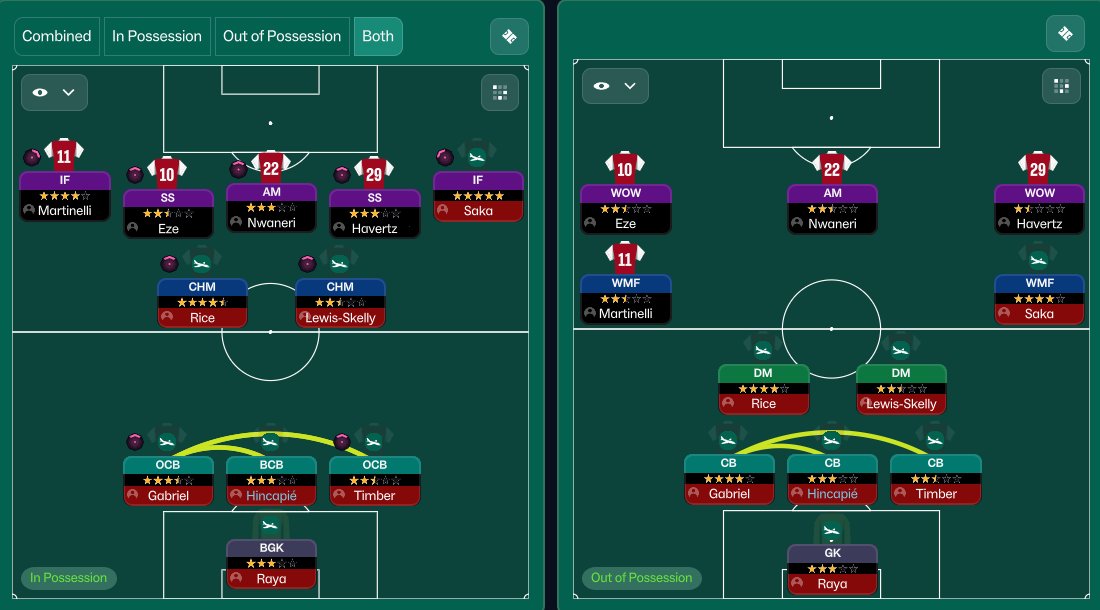
Task: Select the In Possession tab
Action: [157, 36]
